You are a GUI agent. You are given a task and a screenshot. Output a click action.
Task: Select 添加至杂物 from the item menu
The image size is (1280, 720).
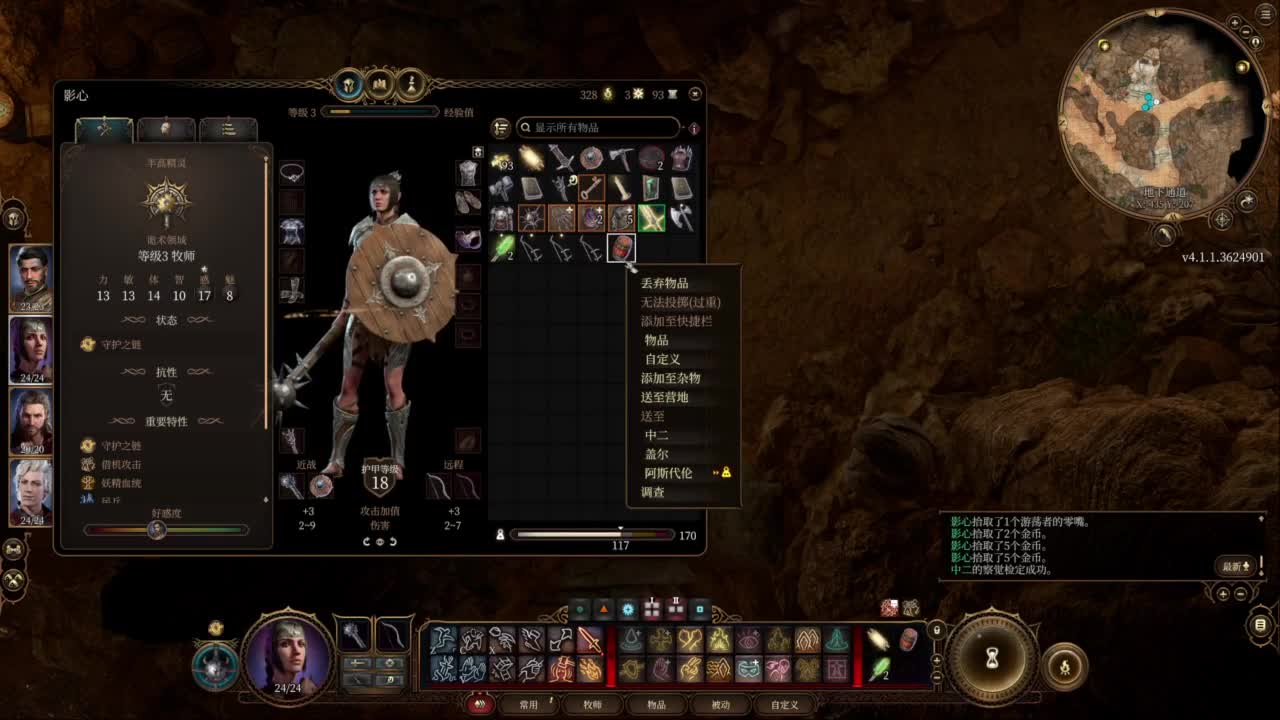(x=671, y=378)
